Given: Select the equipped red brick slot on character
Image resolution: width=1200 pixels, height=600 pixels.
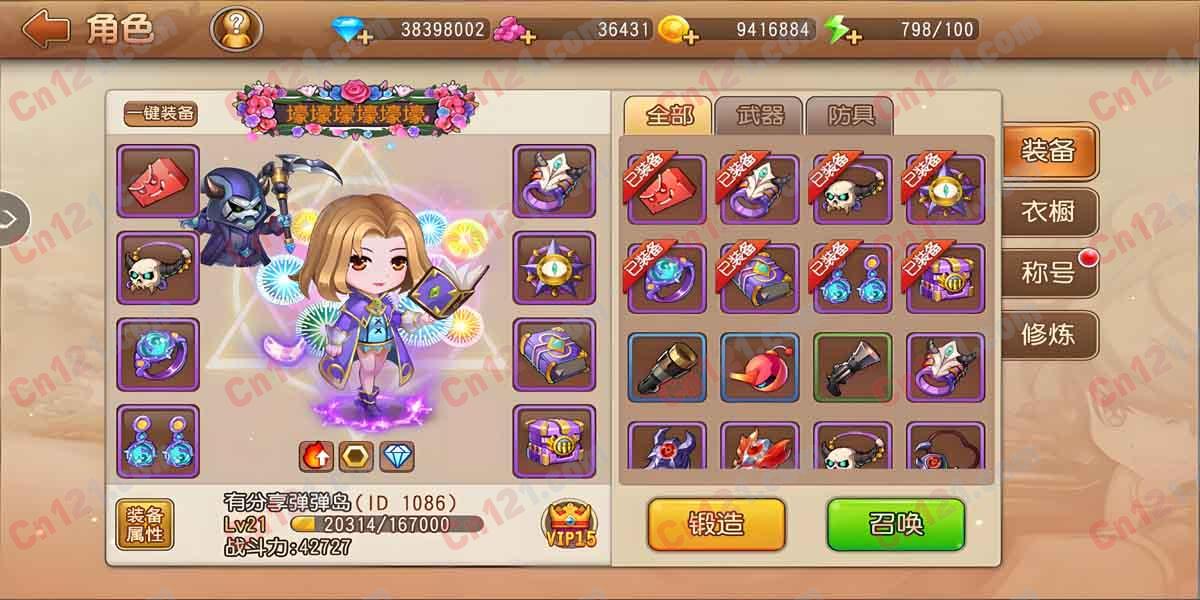Looking at the screenshot, I should 158,181.
